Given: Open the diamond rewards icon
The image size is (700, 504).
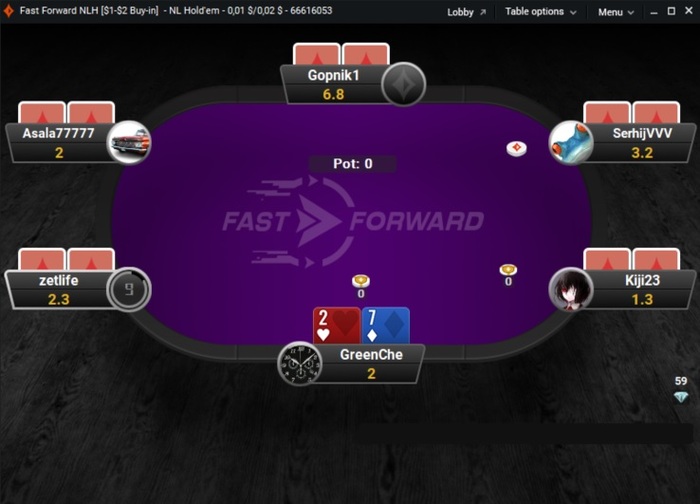Looking at the screenshot, I should [x=681, y=397].
